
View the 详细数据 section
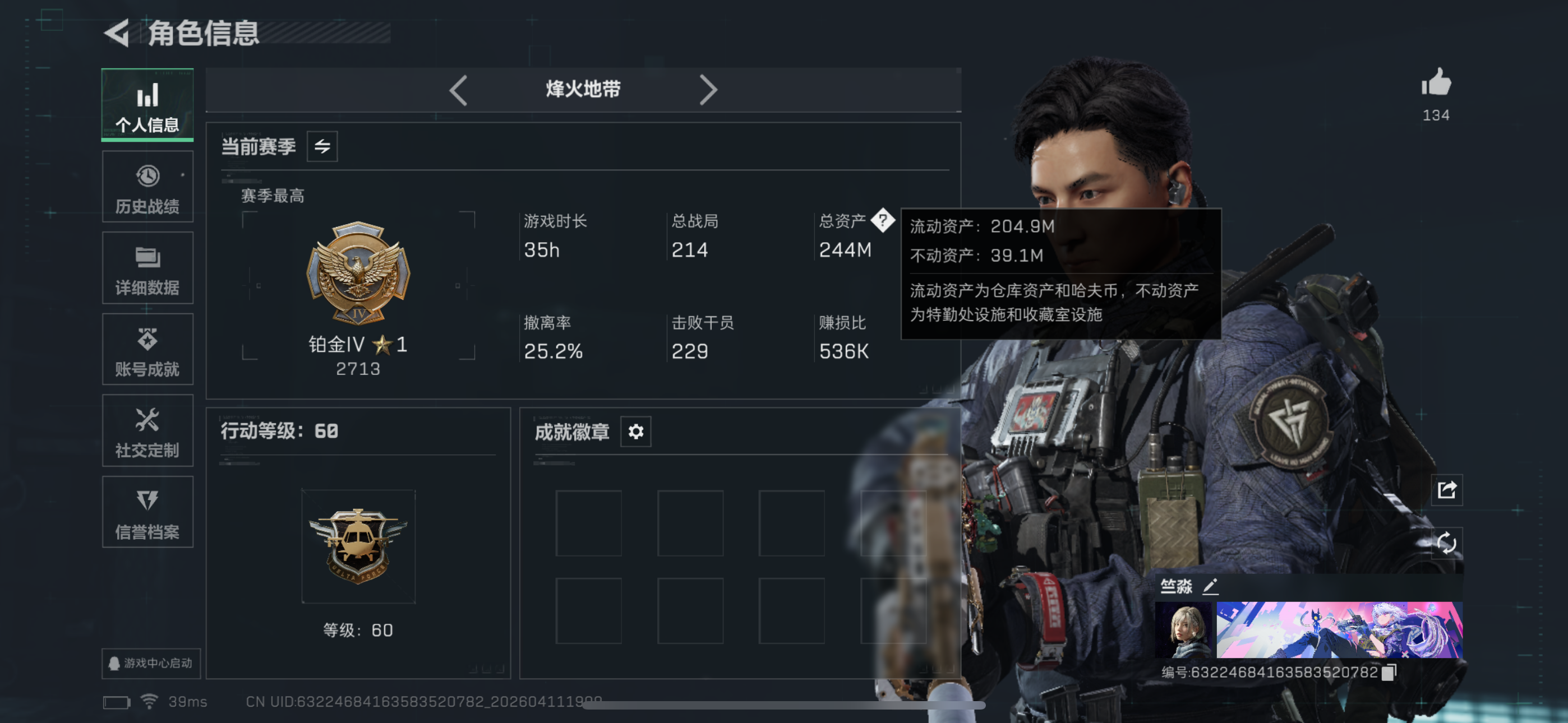tap(147, 268)
